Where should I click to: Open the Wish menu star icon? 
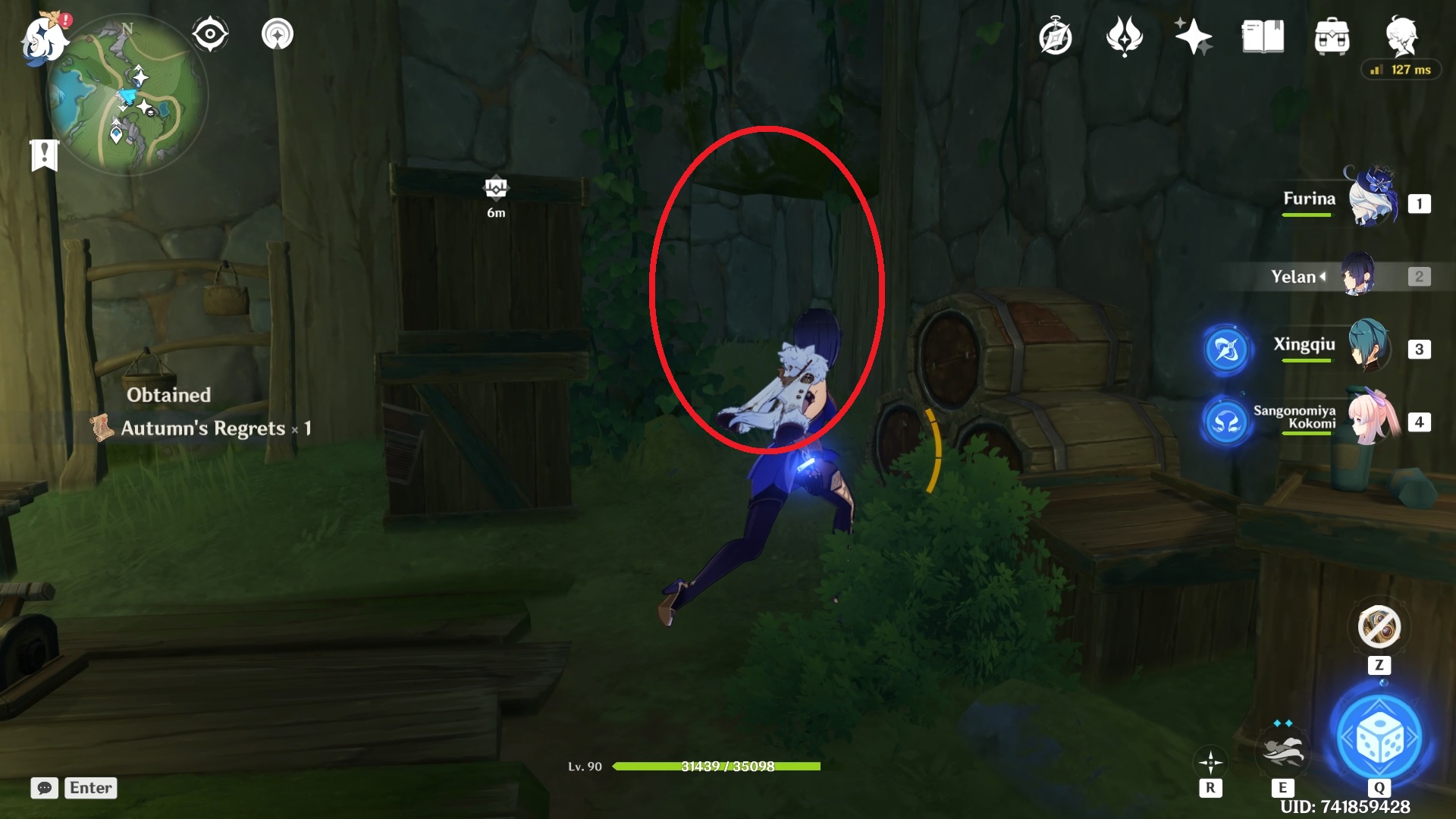coord(1193,36)
